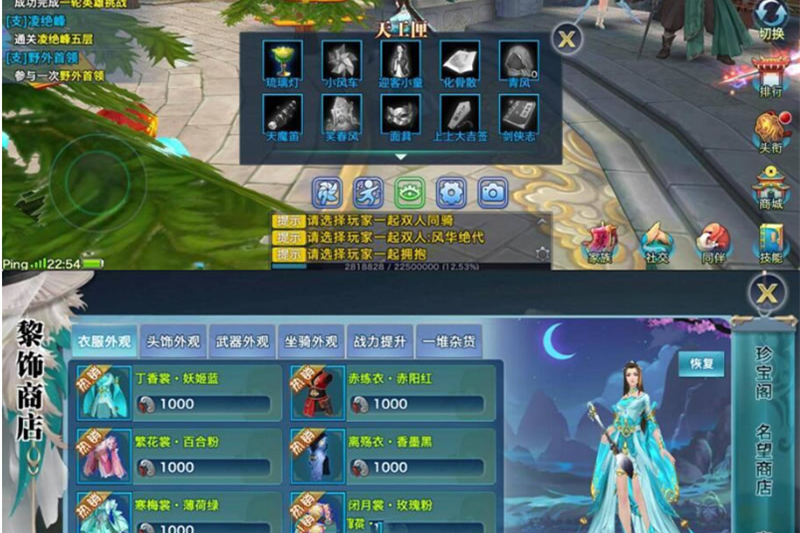
Task: Close the 天王匣 item panel
Action: coord(567,39)
